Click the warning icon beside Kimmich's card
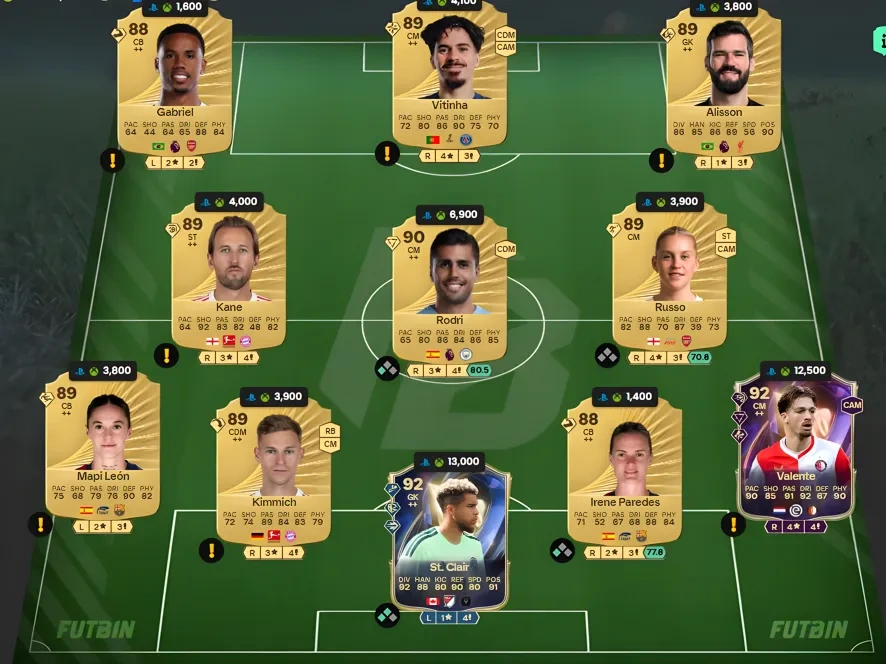Viewport: 886px width, 664px height. (211, 550)
